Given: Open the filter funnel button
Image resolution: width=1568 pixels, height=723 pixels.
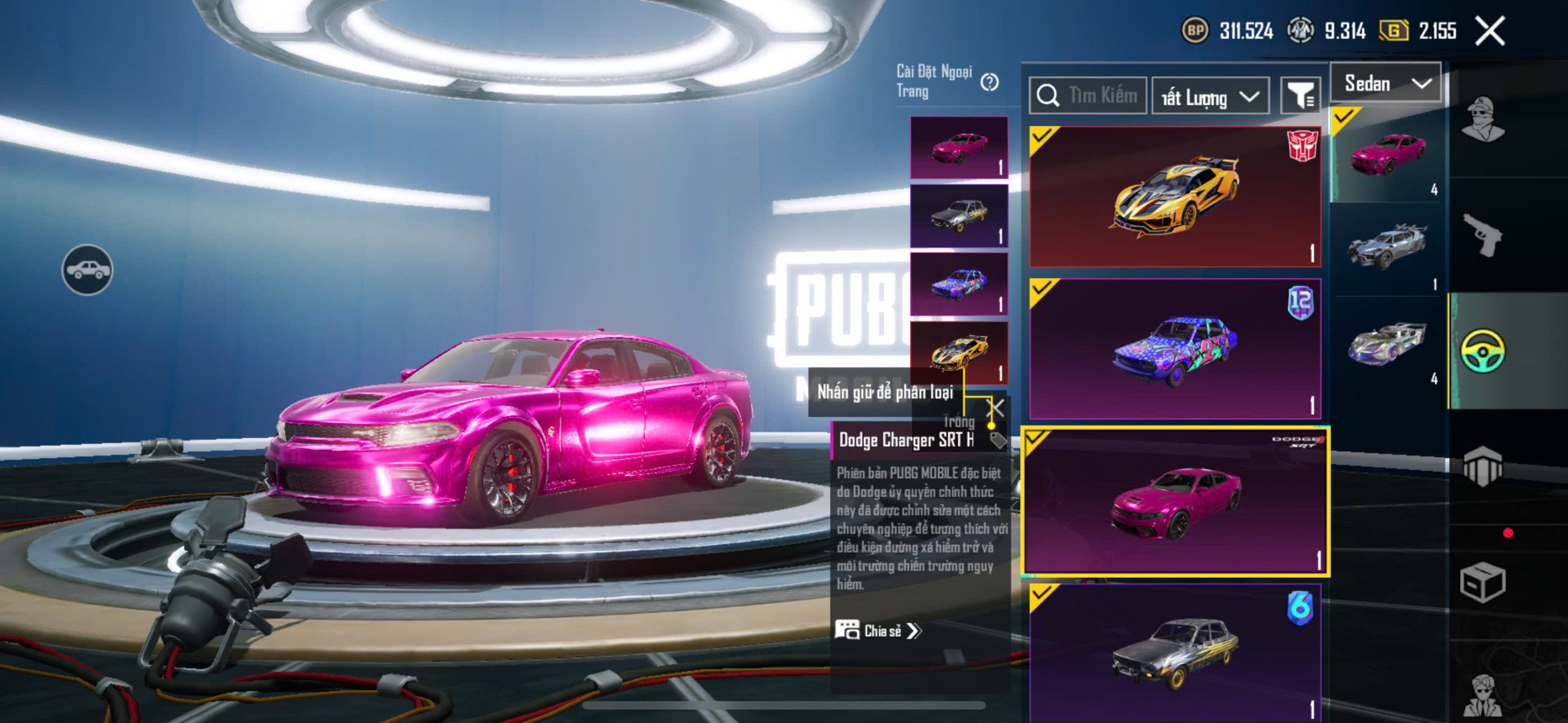Looking at the screenshot, I should coord(1300,96).
